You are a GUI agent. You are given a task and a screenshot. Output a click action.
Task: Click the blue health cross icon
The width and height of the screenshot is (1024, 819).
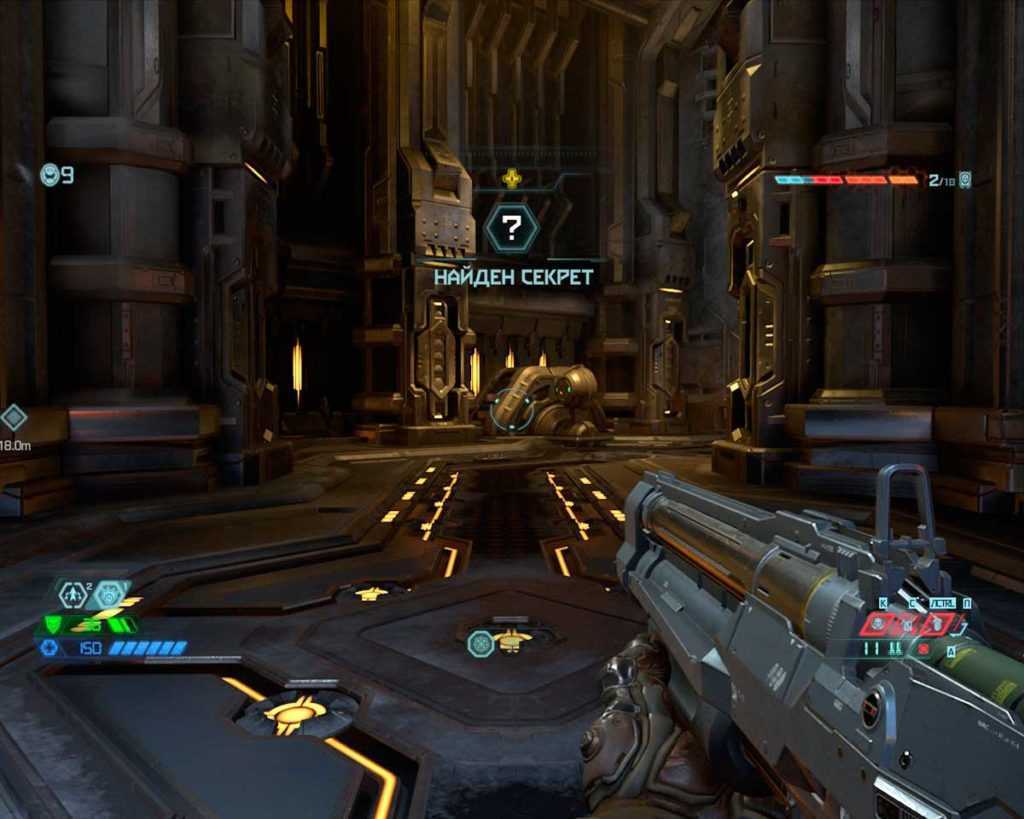pos(47,648)
